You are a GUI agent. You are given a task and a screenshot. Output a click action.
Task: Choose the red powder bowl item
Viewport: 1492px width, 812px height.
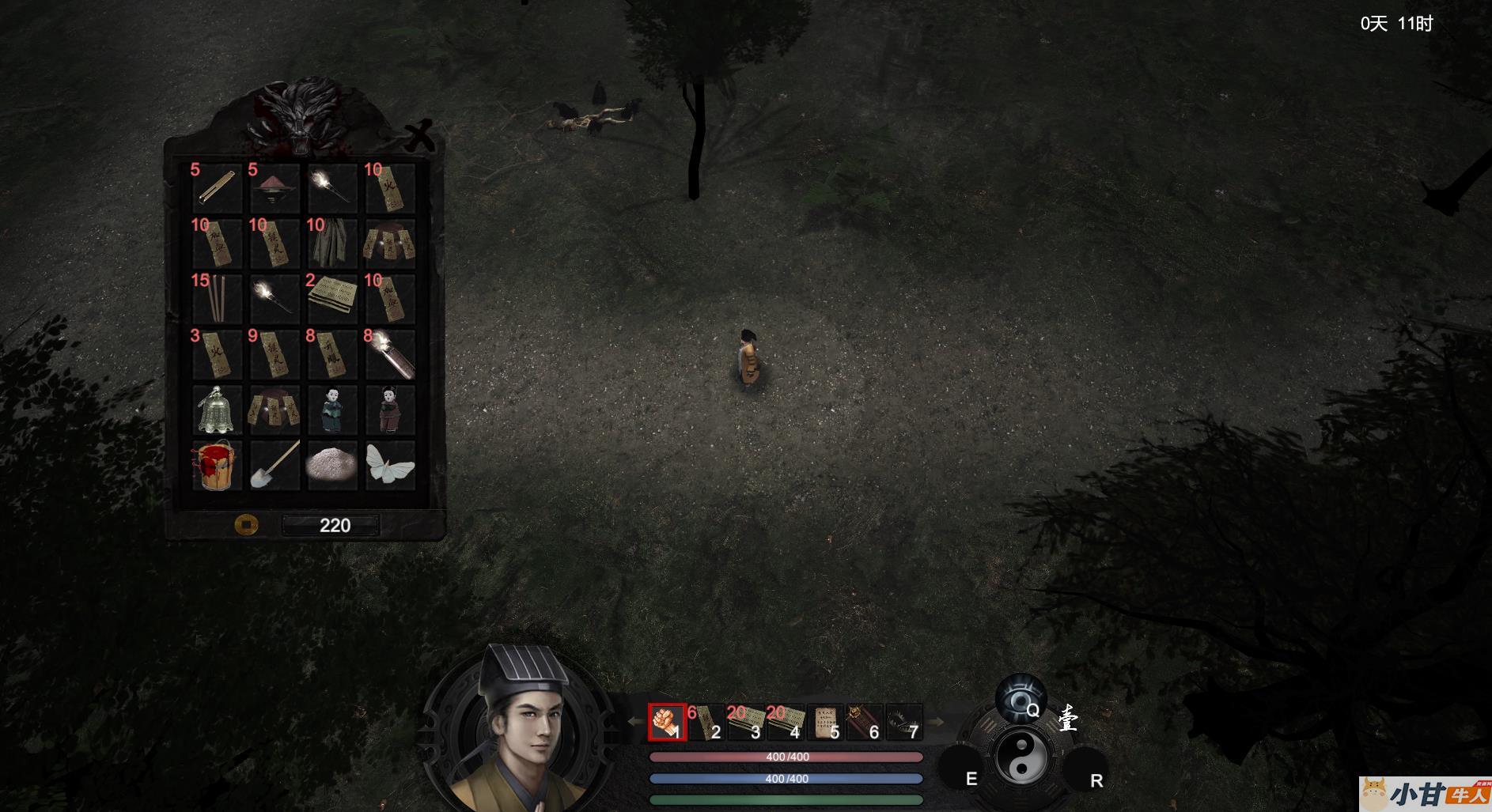pyautogui.click(x=275, y=188)
